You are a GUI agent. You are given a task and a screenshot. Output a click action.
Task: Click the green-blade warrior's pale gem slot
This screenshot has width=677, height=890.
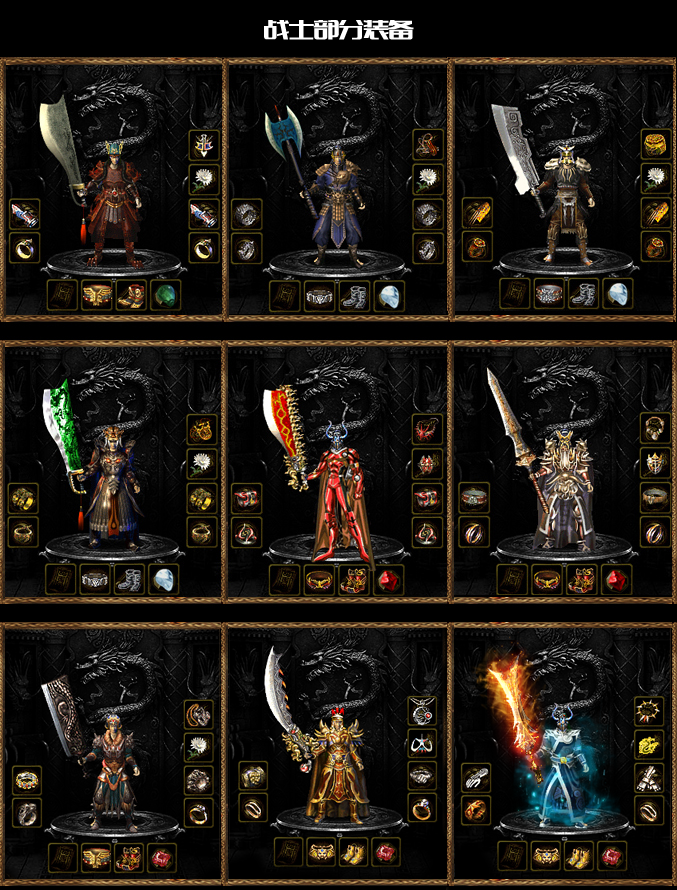[x=164, y=579]
